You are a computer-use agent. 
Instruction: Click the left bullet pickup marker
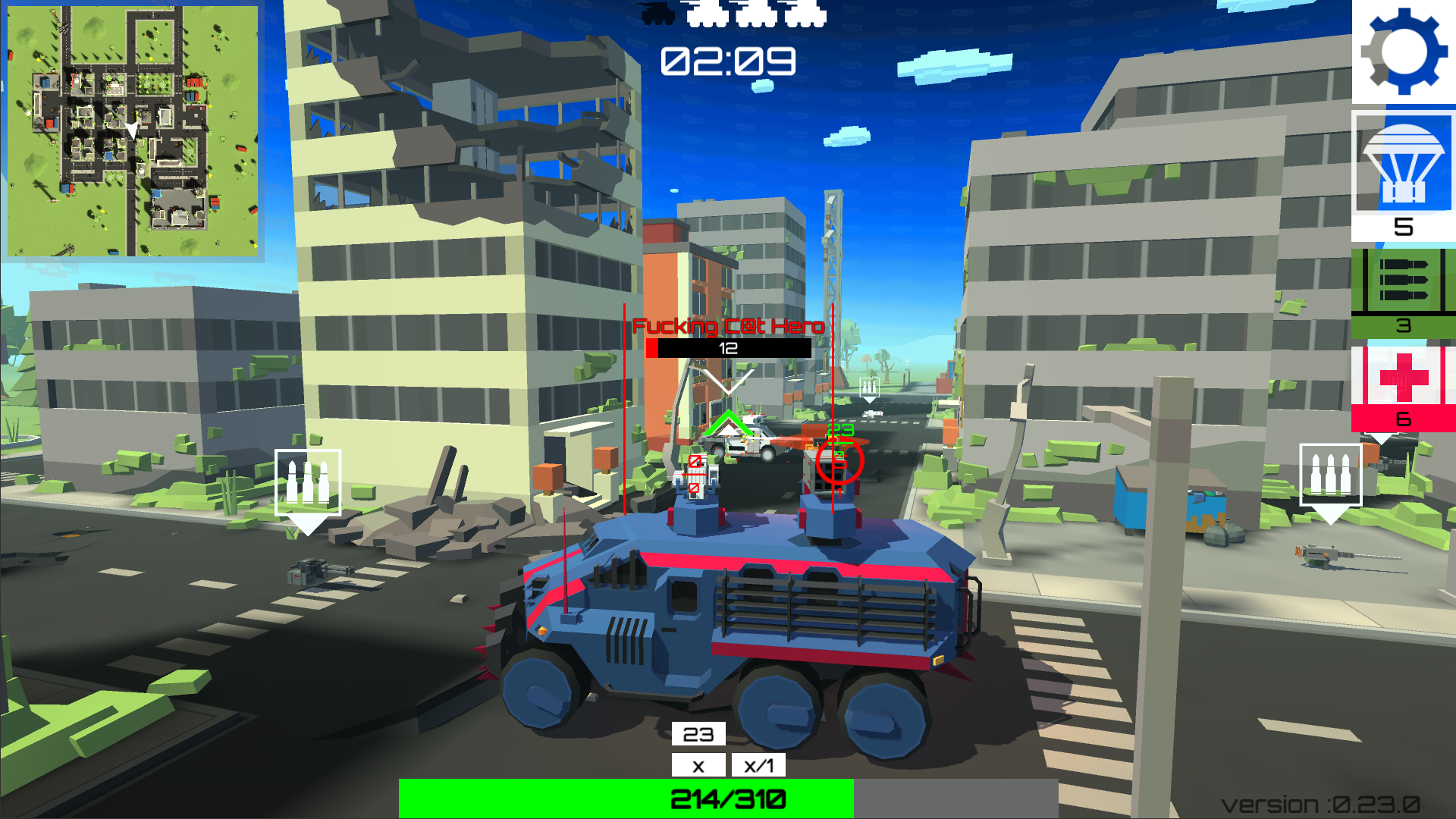coord(308,483)
